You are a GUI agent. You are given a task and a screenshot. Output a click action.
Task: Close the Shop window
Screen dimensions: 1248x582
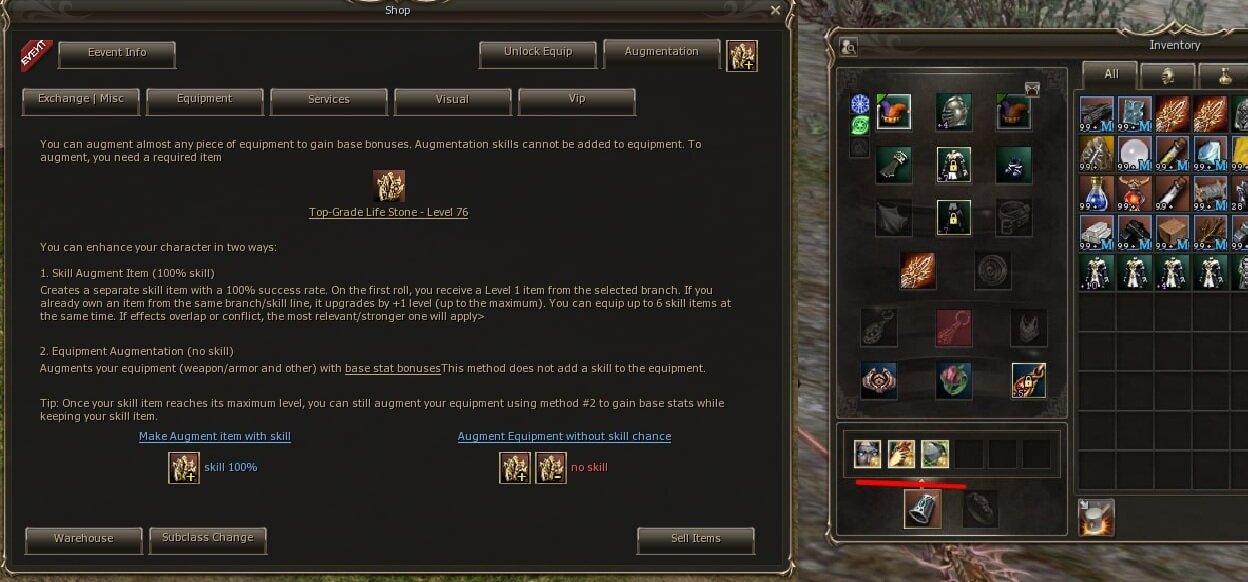775,10
